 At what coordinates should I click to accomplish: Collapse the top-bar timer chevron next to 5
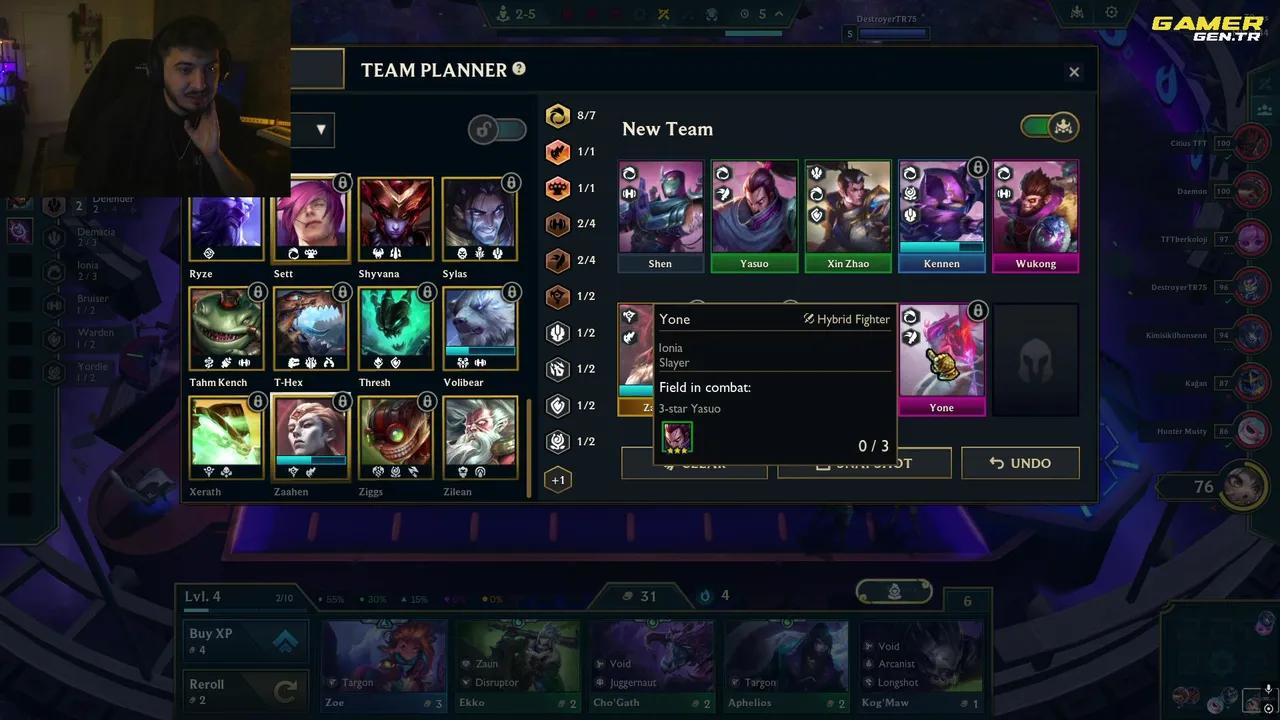779,14
